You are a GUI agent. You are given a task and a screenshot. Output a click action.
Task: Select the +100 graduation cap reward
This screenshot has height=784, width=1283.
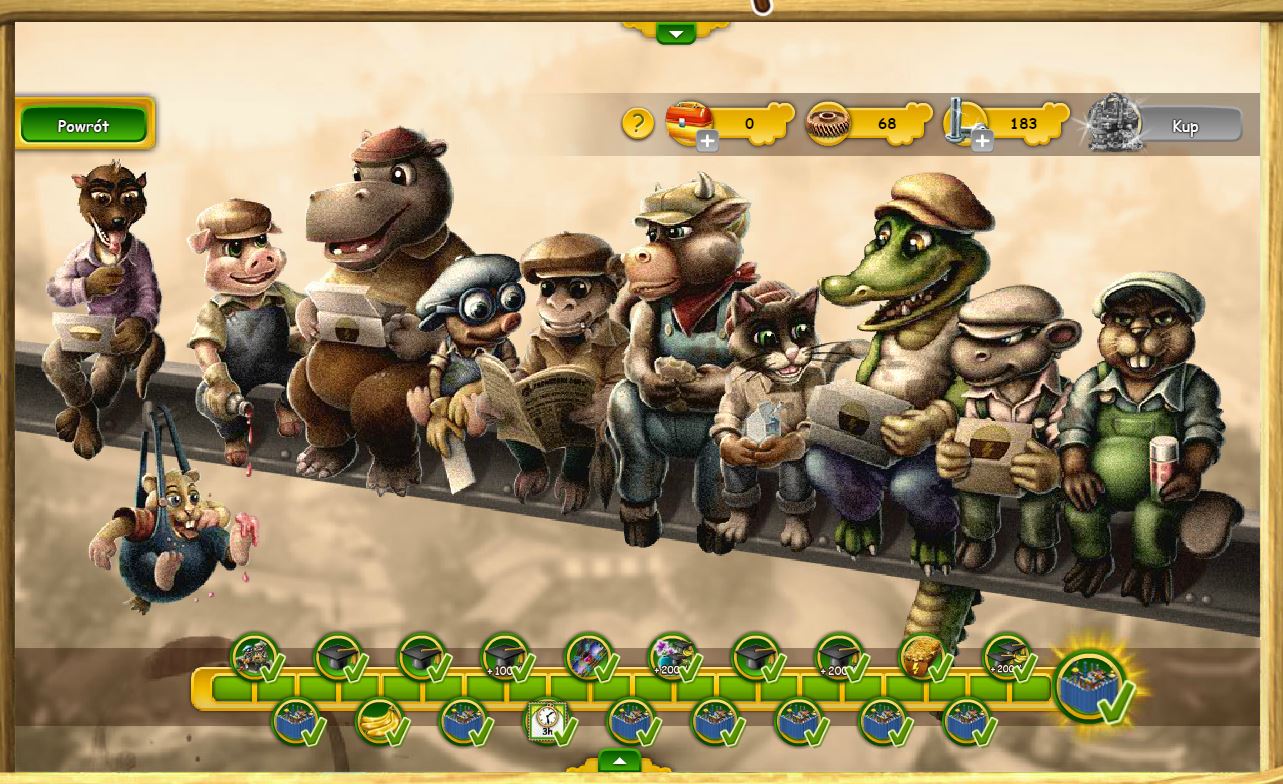504,657
